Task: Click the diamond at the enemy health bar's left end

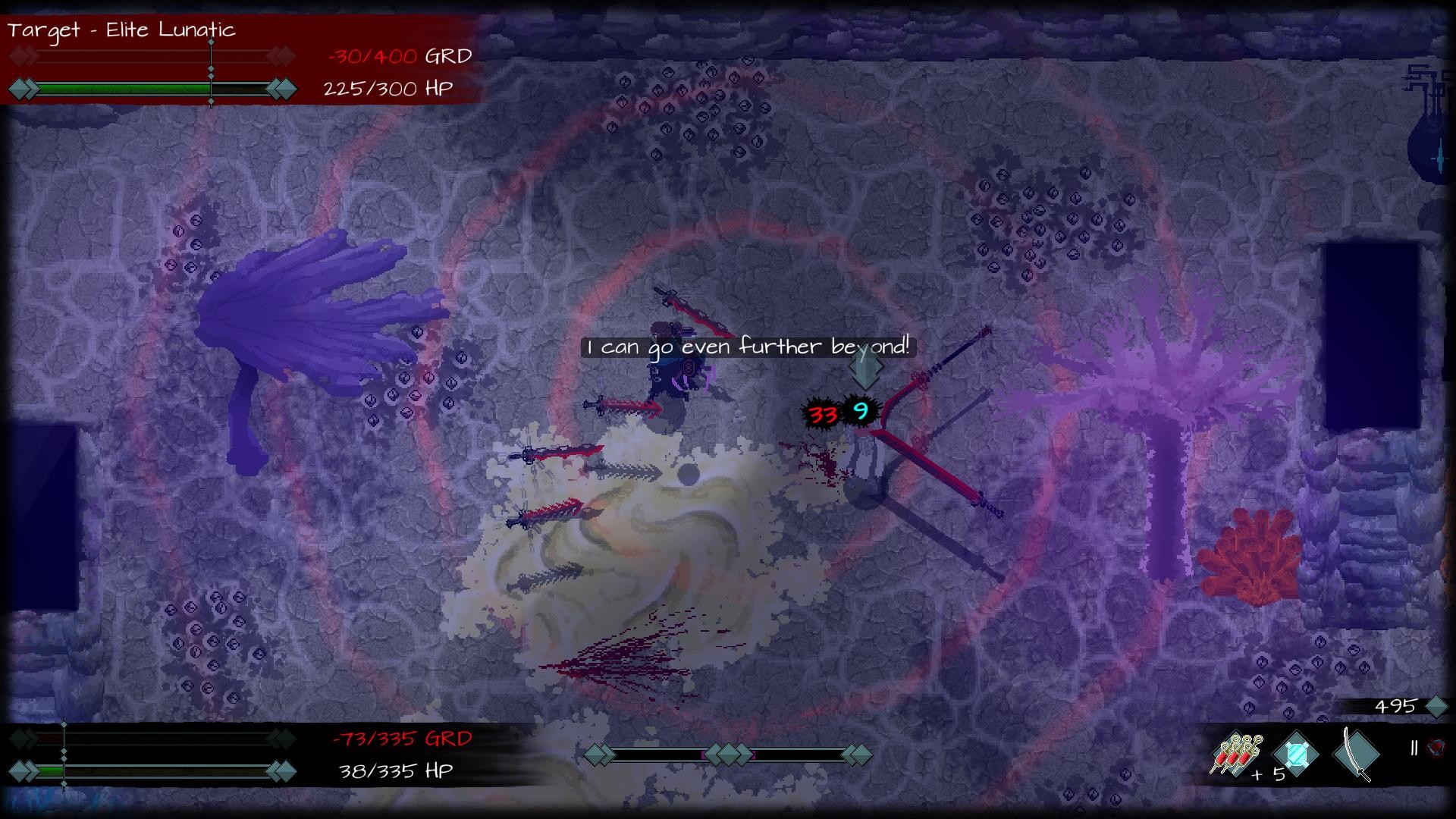Action: pos(21,89)
